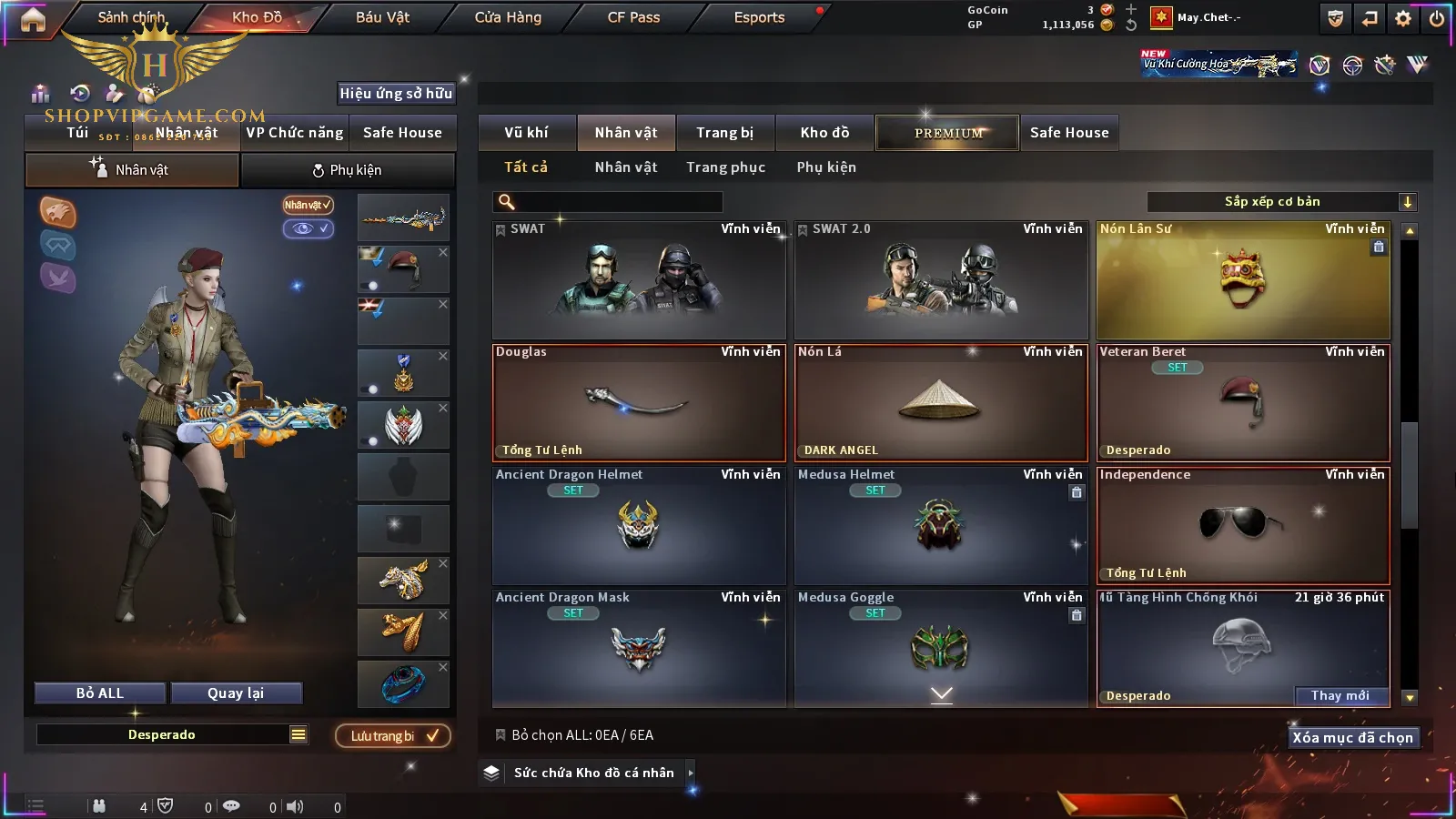The width and height of the screenshot is (1456, 819).
Task: Click the Bỏ ALL button
Action: pos(100,693)
